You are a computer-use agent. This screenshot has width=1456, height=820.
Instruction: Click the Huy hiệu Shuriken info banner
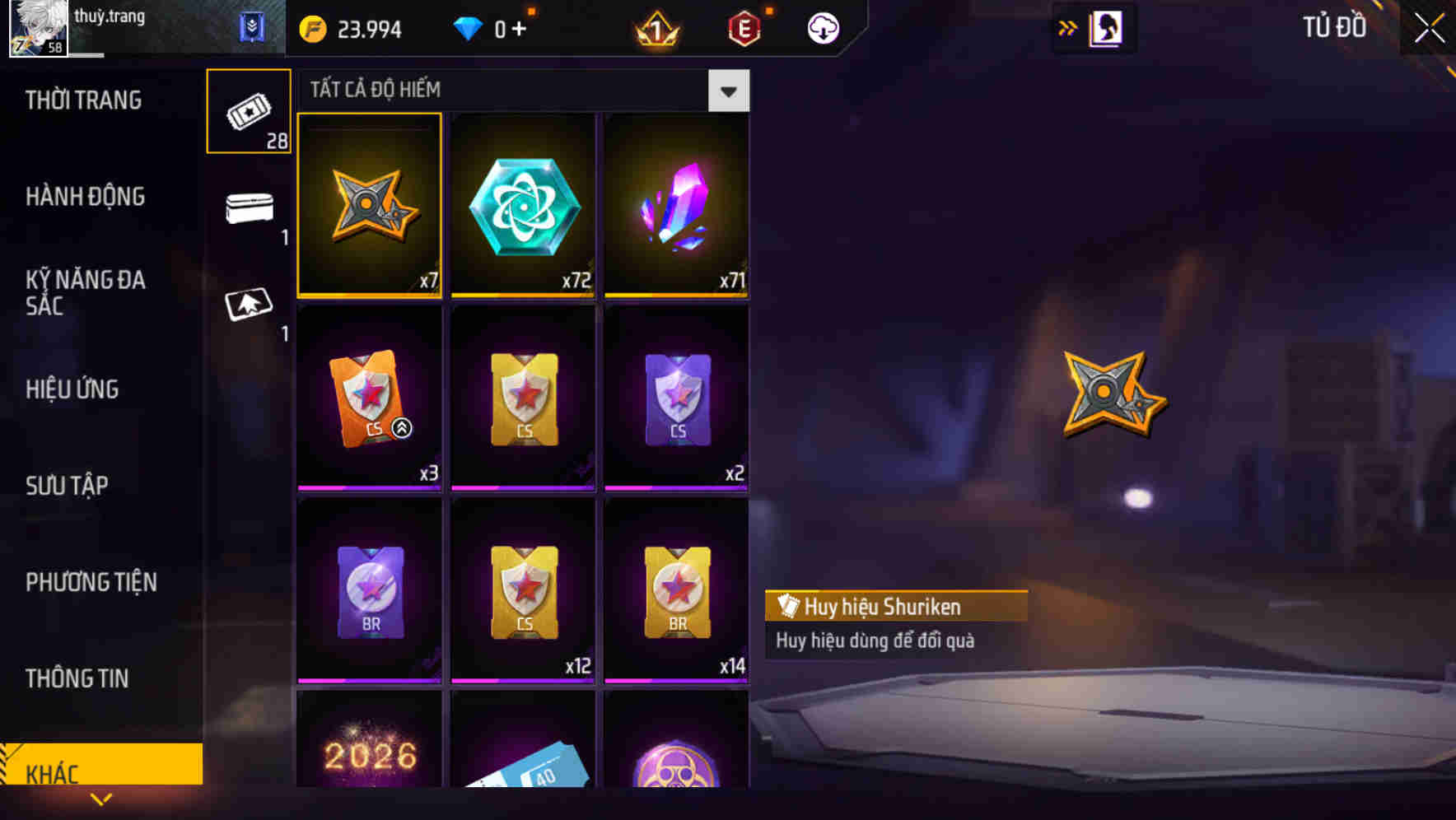895,606
